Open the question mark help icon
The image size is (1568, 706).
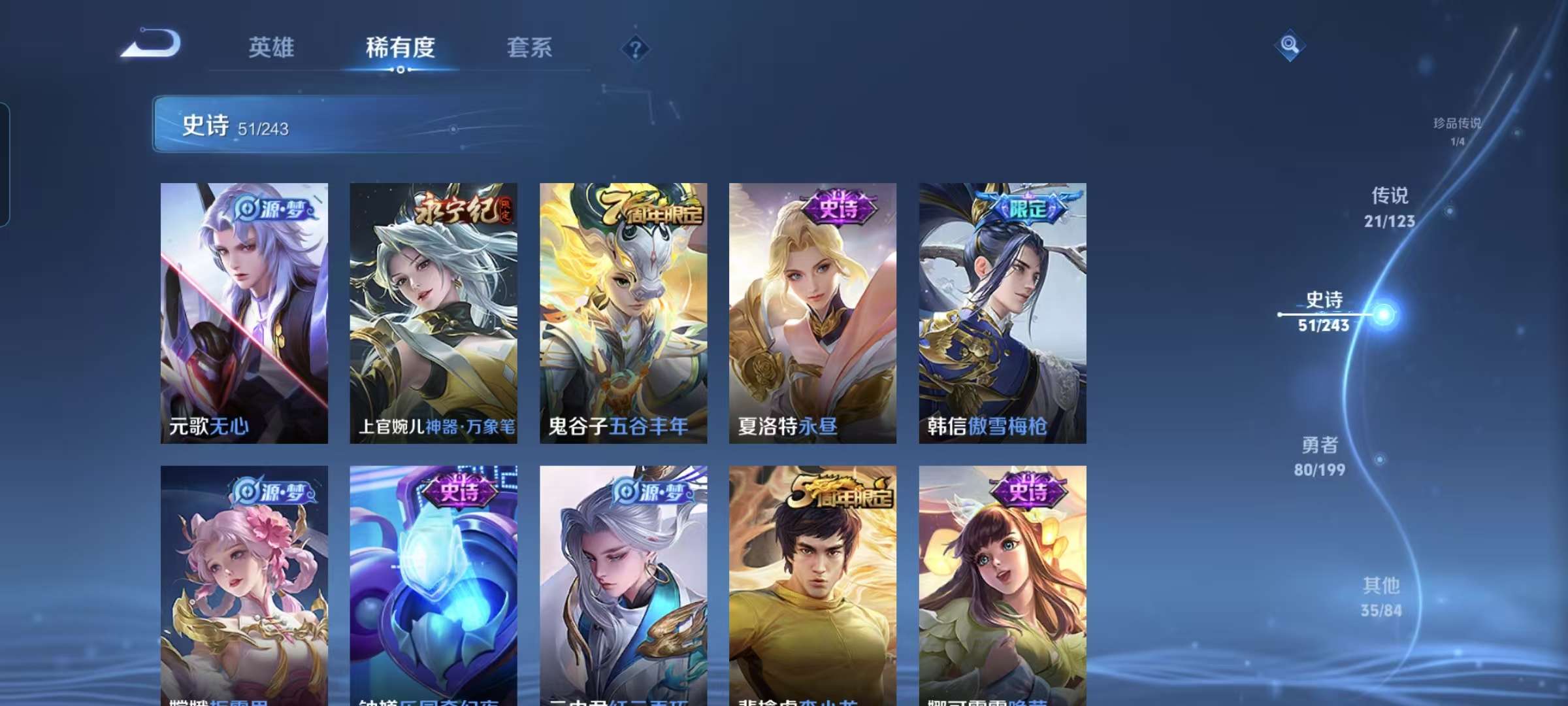tap(637, 49)
